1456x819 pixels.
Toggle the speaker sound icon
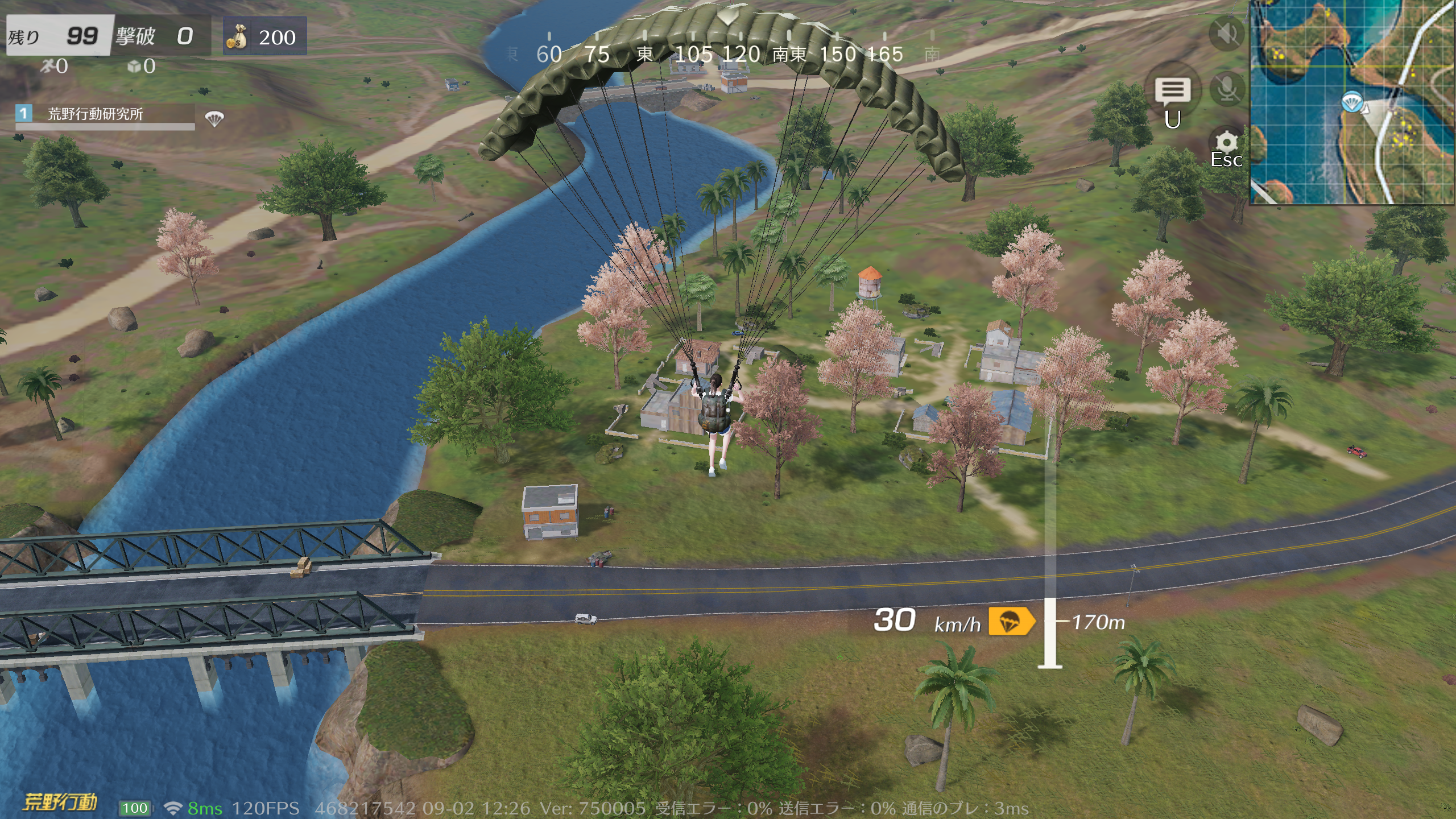click(1227, 34)
